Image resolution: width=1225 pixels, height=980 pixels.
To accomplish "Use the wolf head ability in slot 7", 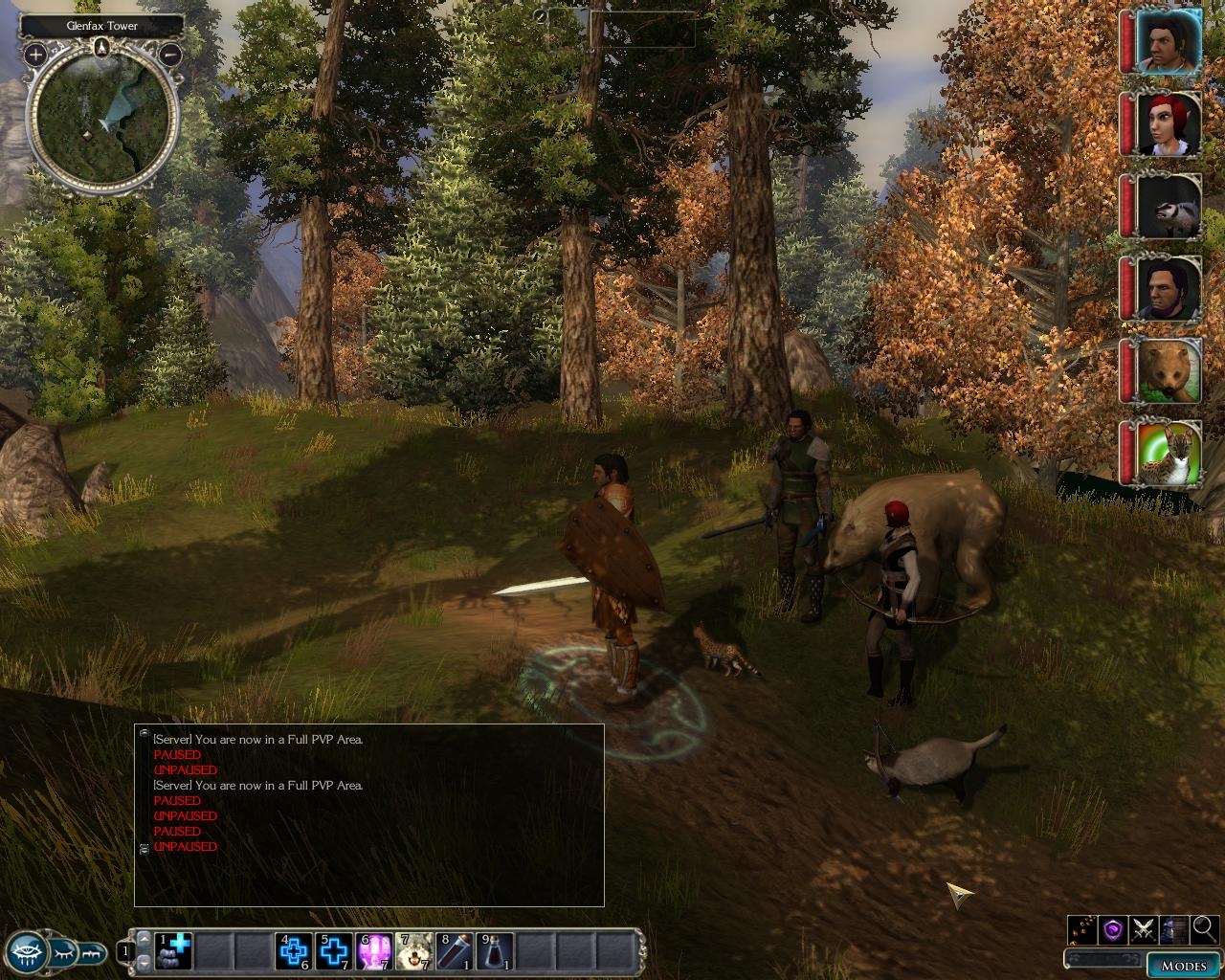I will pyautogui.click(x=413, y=951).
